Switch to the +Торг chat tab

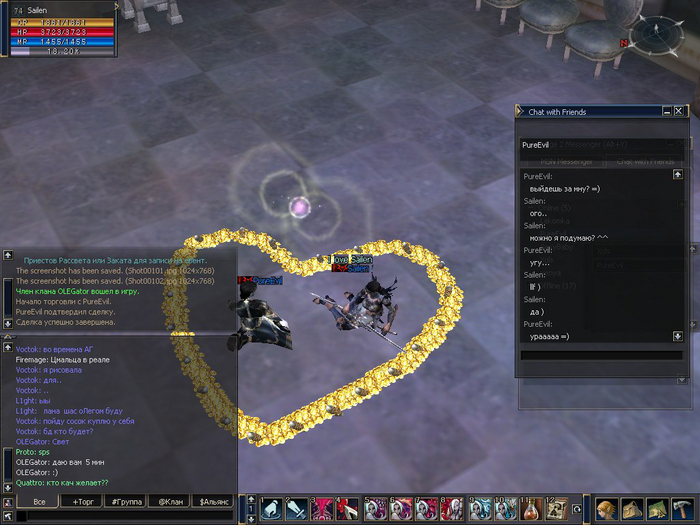81,501
